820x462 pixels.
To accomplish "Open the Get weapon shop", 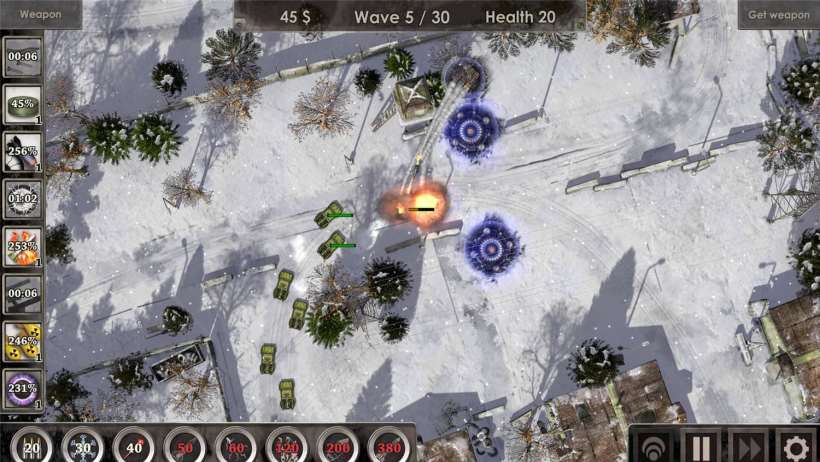I will point(778,14).
